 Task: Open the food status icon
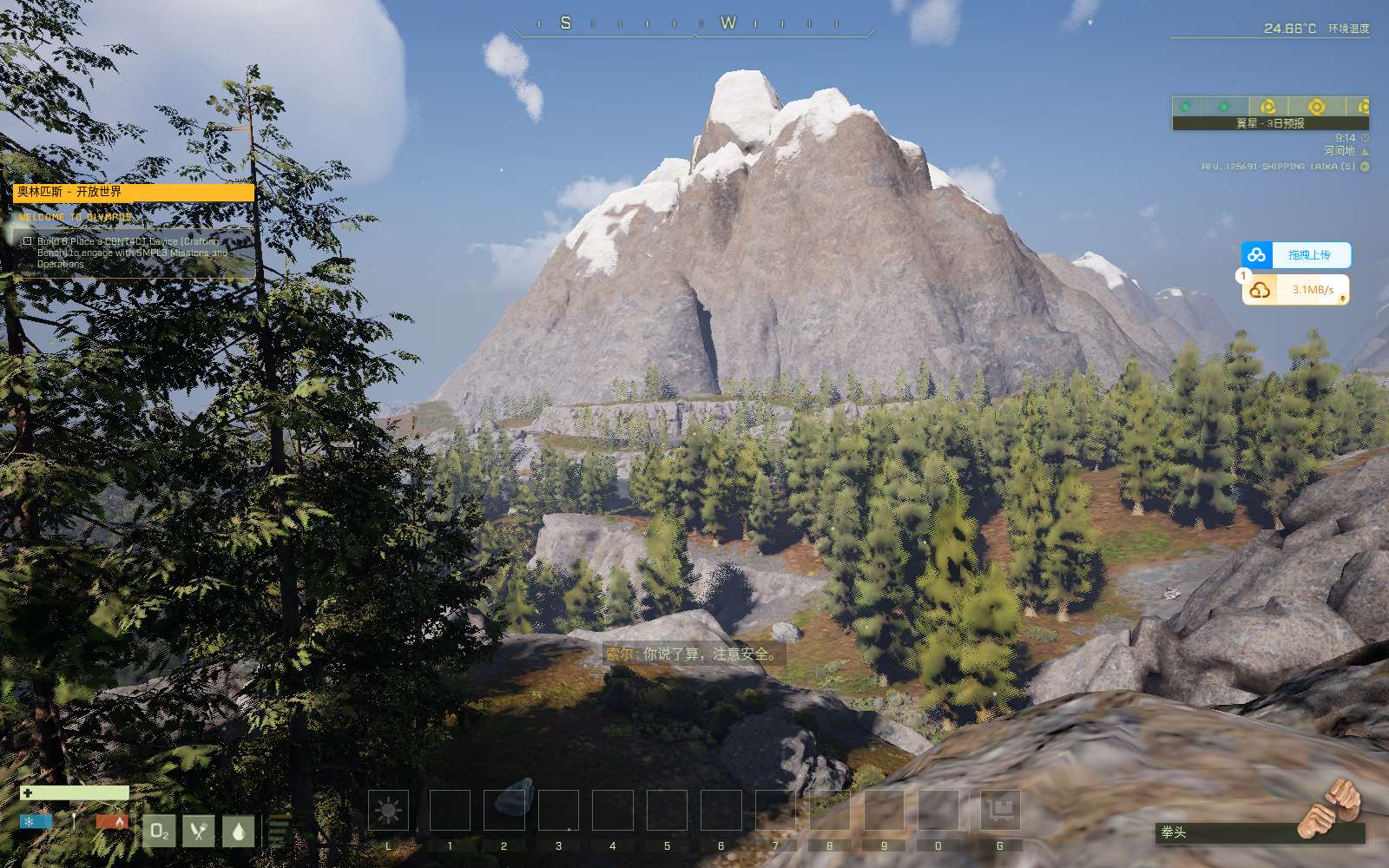[x=199, y=831]
